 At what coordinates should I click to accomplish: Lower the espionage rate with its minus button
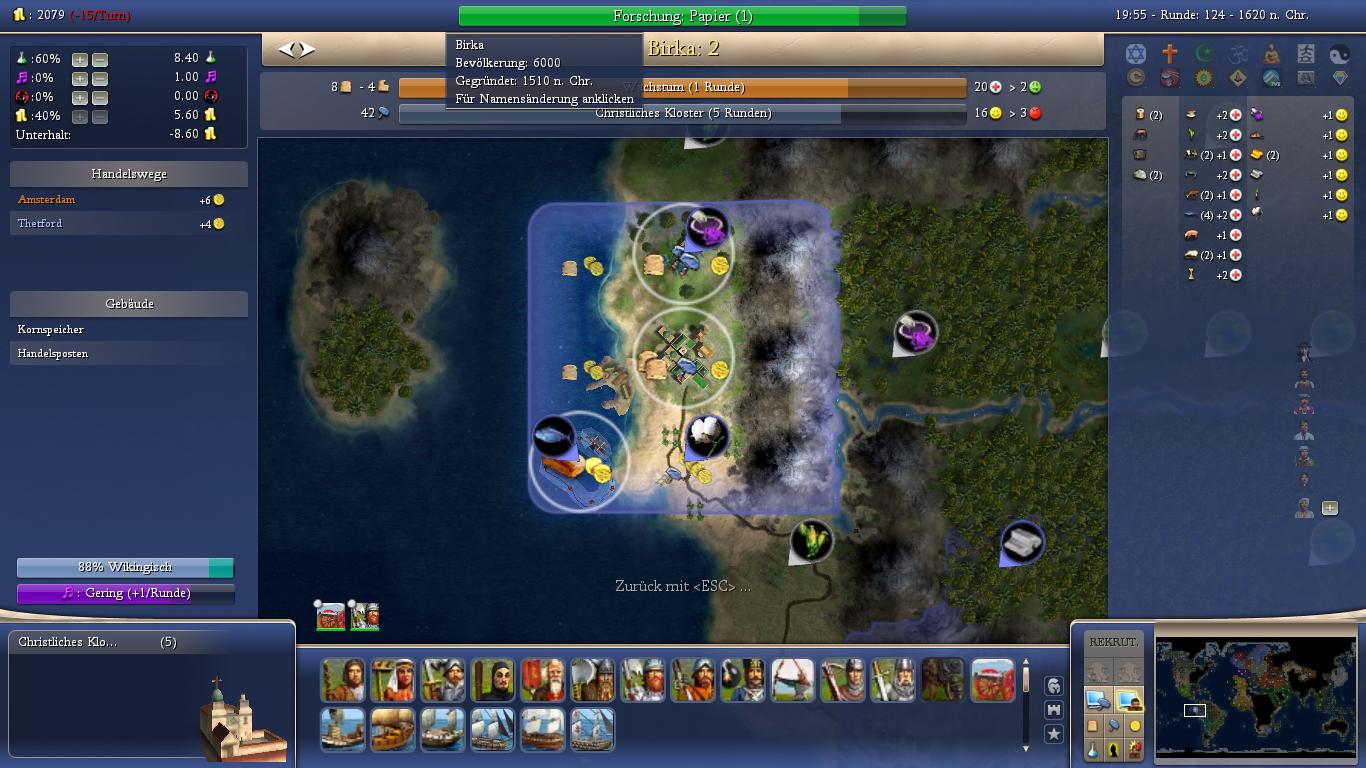[x=99, y=97]
